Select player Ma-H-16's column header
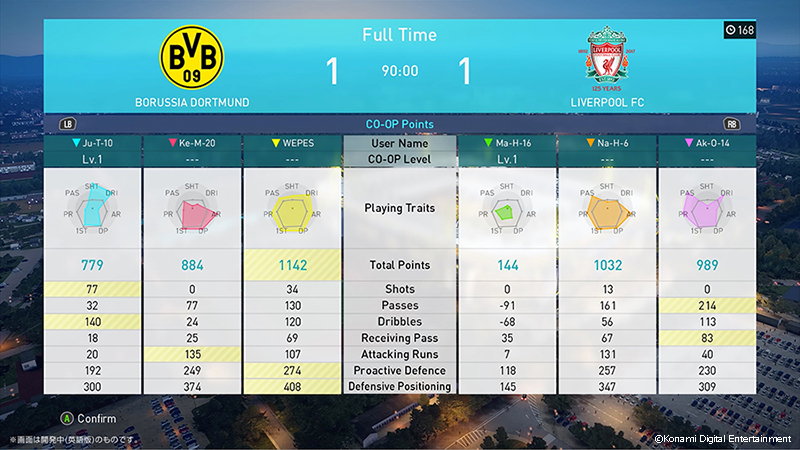Viewport: 800px width, 450px height. click(x=506, y=143)
